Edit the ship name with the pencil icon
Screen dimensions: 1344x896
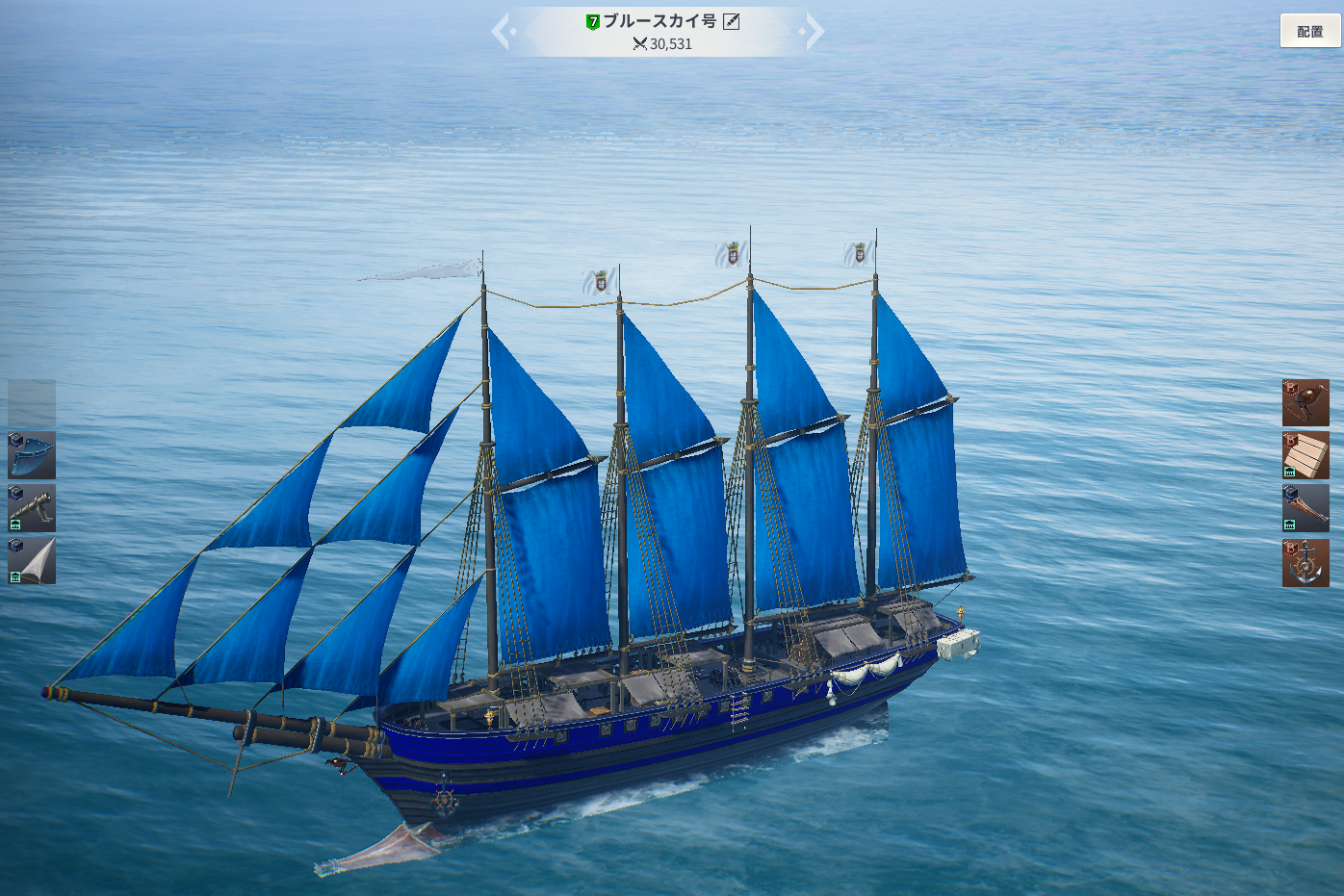(x=732, y=21)
